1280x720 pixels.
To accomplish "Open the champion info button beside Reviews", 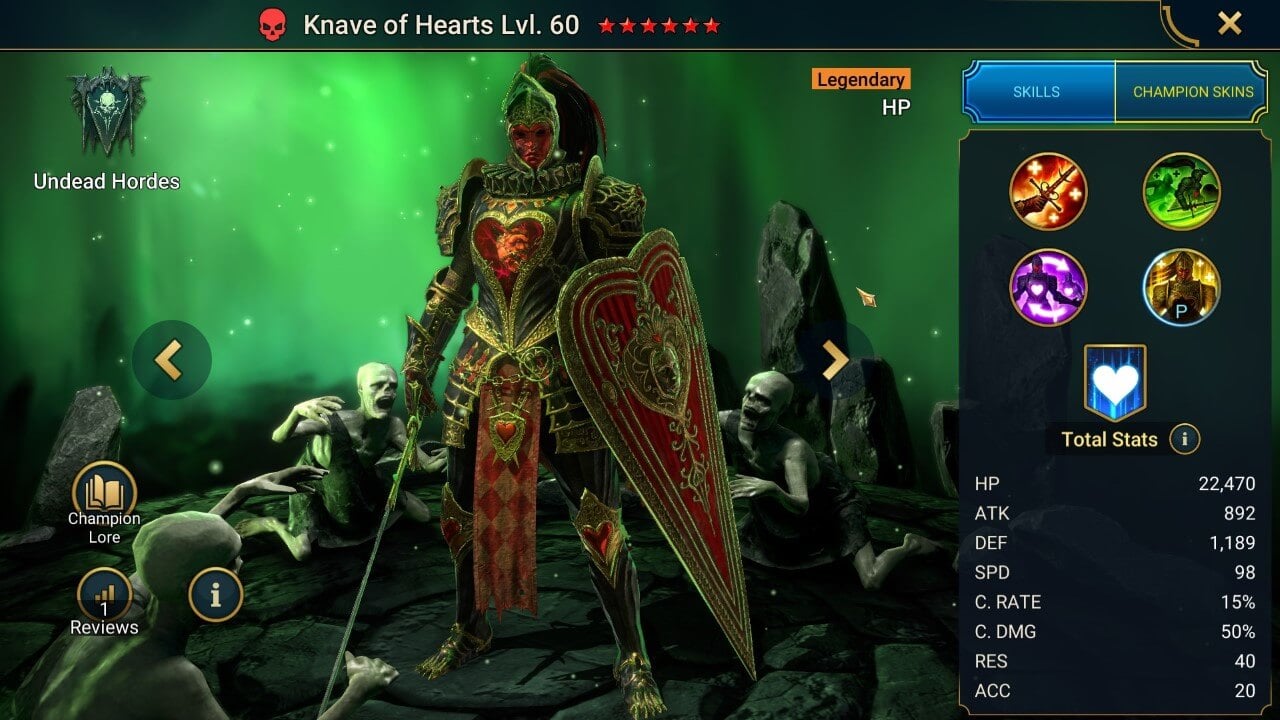I will click(215, 595).
